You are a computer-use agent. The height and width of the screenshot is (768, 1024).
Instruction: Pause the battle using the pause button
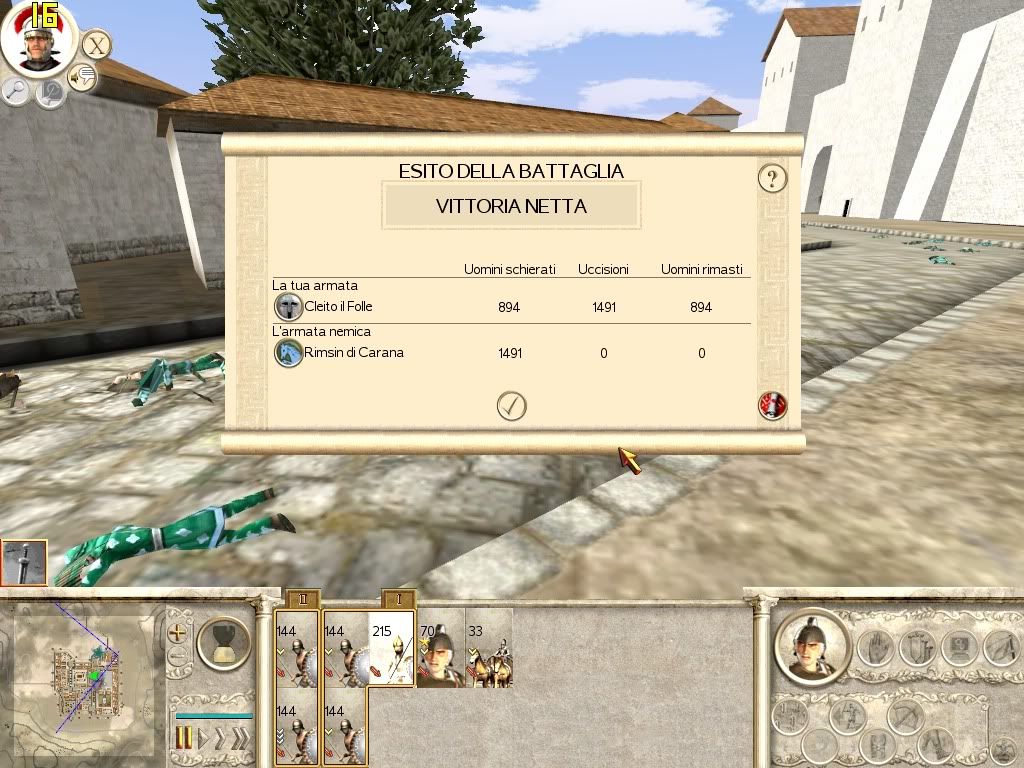pos(184,739)
